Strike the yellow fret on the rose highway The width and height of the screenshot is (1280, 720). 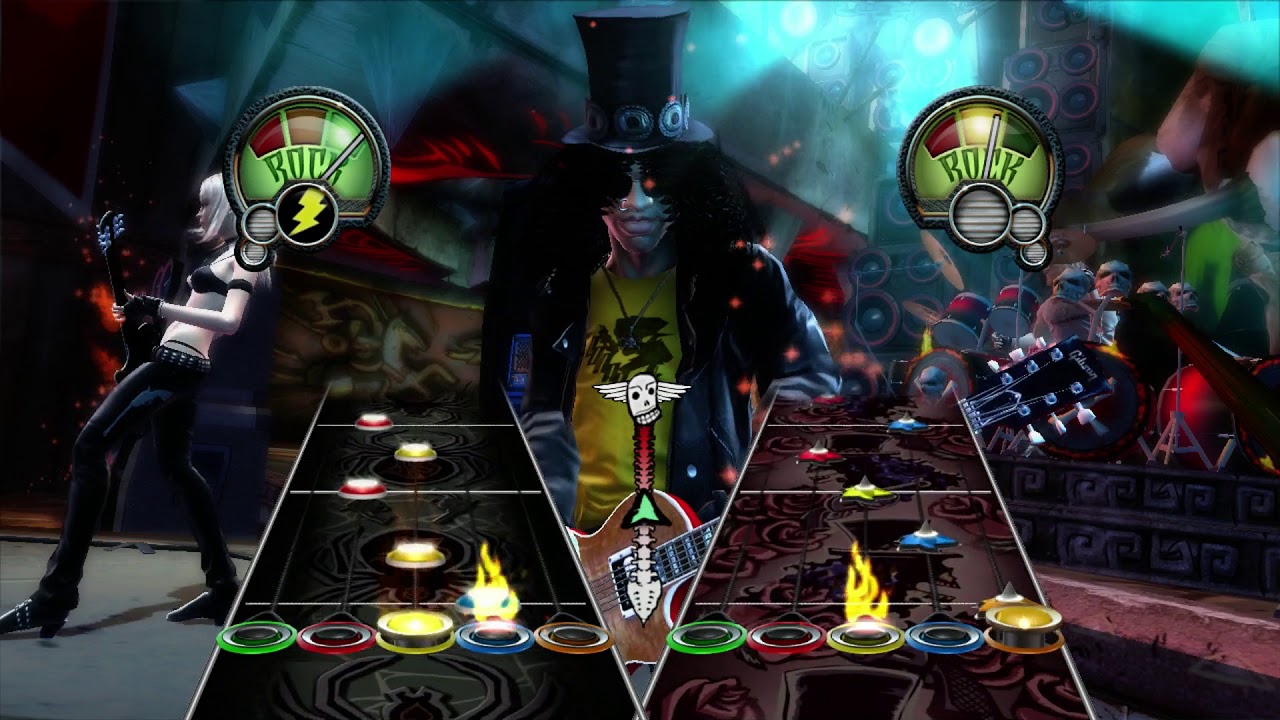(x=866, y=636)
